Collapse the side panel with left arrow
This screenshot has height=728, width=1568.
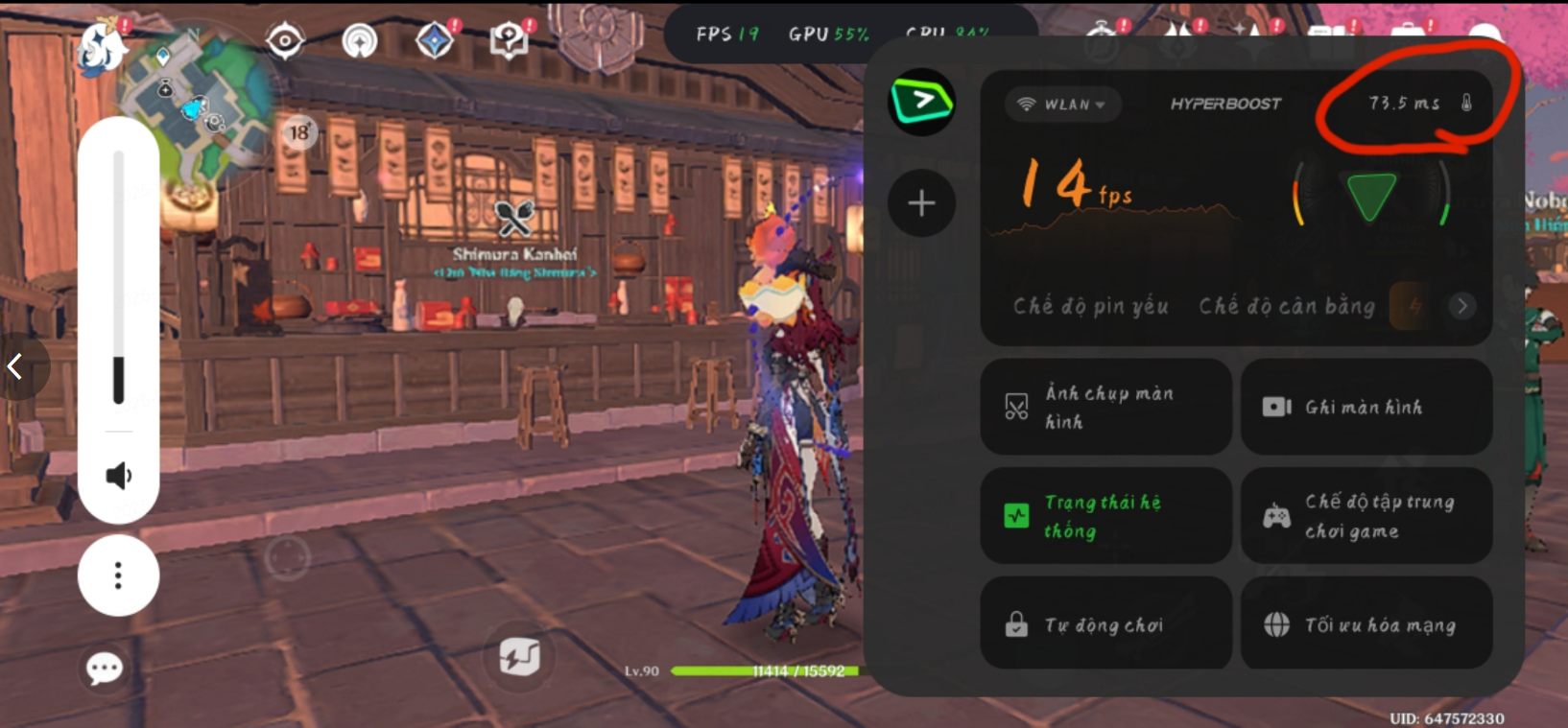15,366
